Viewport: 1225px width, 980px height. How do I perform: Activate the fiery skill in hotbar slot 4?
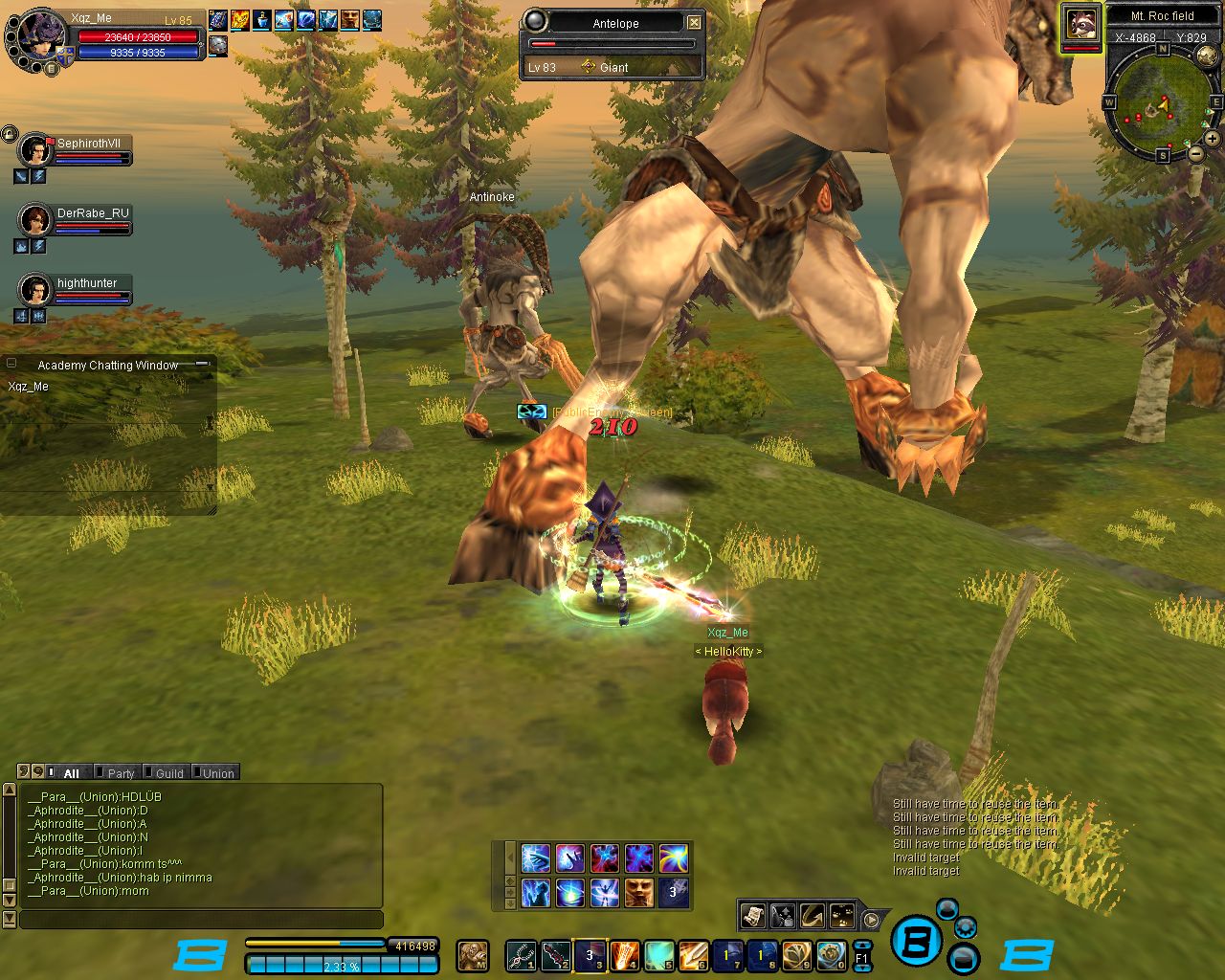pyautogui.click(x=624, y=955)
